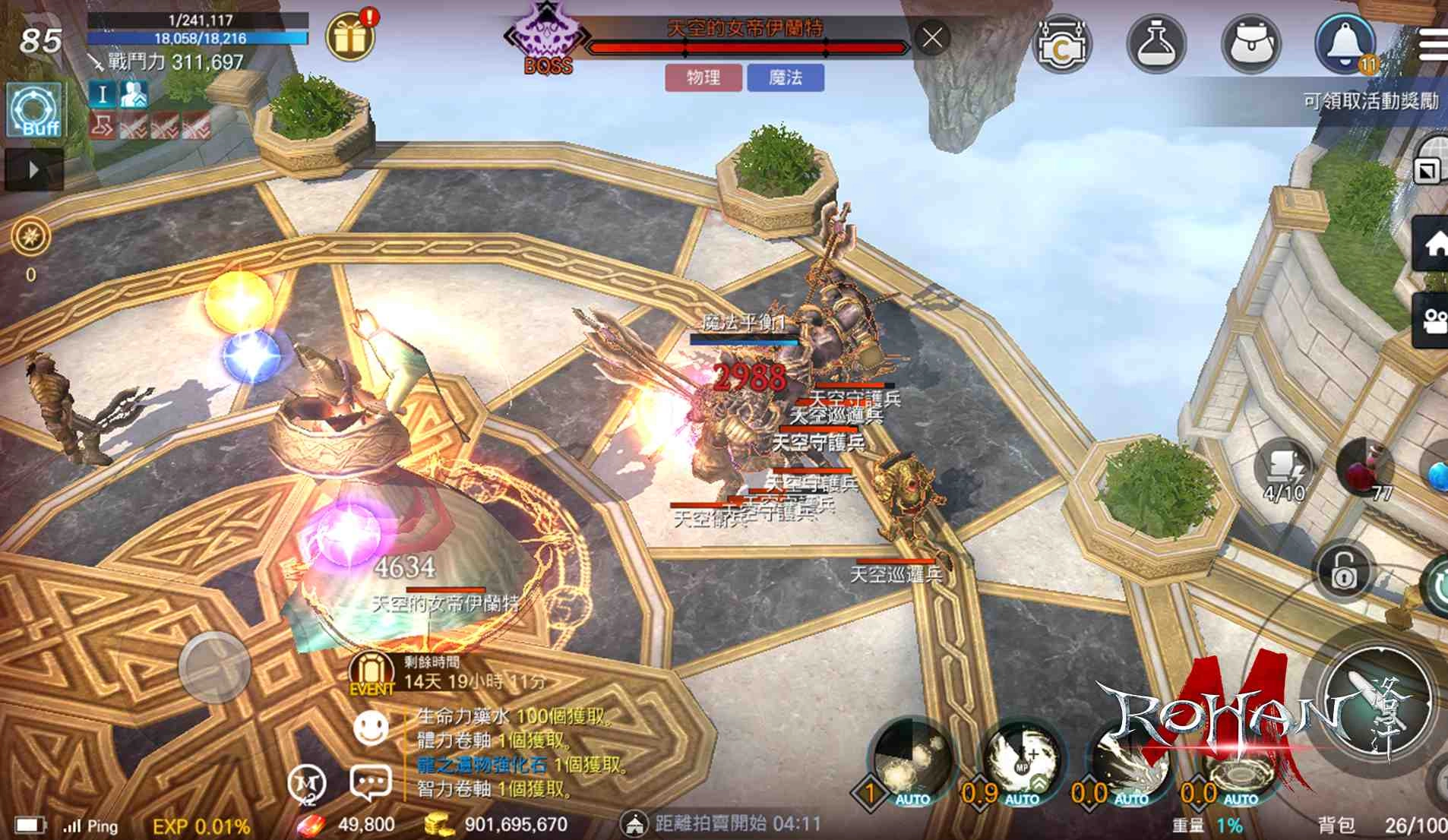The image size is (1448, 840).
Task: Switch to the 魔法 magic tab
Action: [x=786, y=77]
